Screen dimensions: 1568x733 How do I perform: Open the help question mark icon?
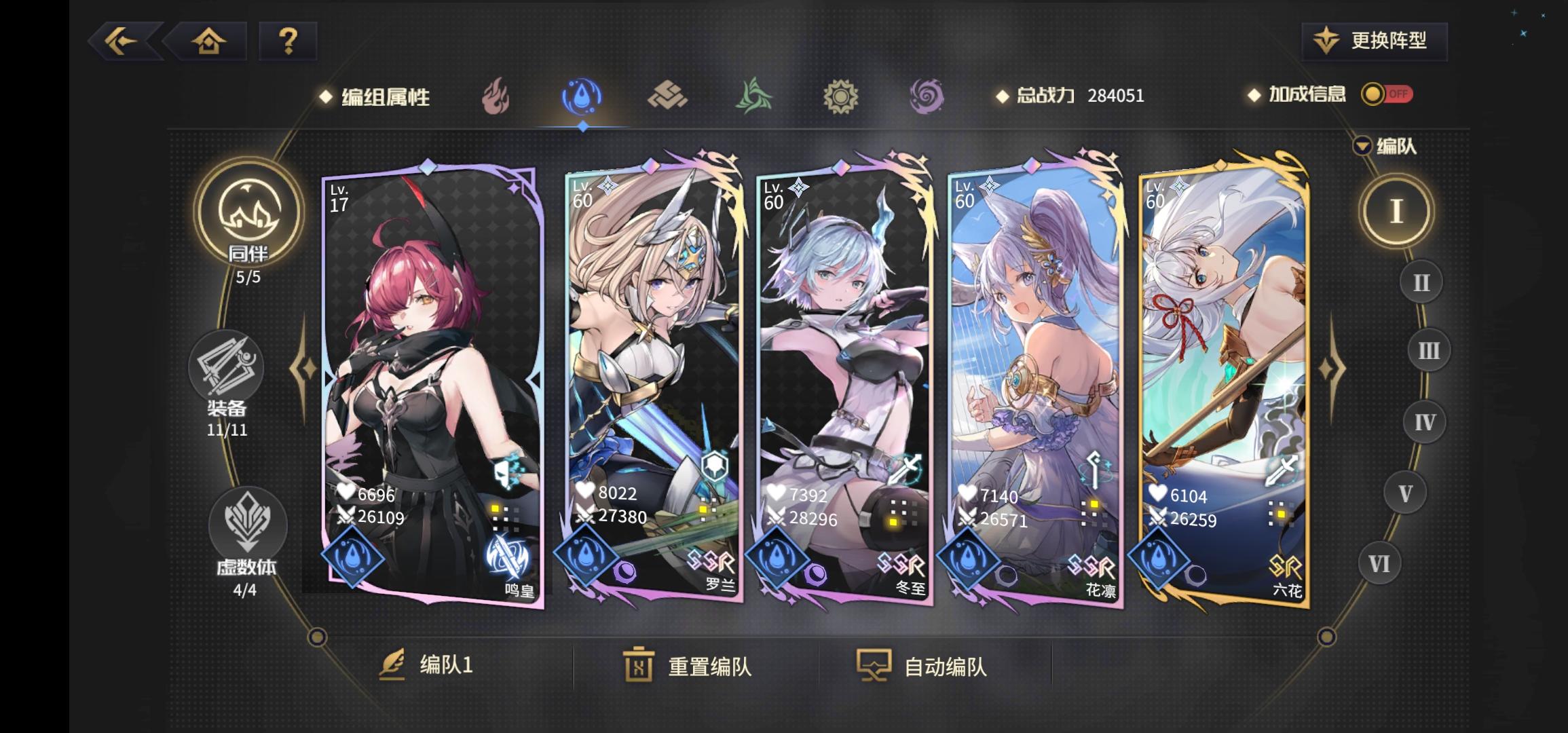click(288, 42)
